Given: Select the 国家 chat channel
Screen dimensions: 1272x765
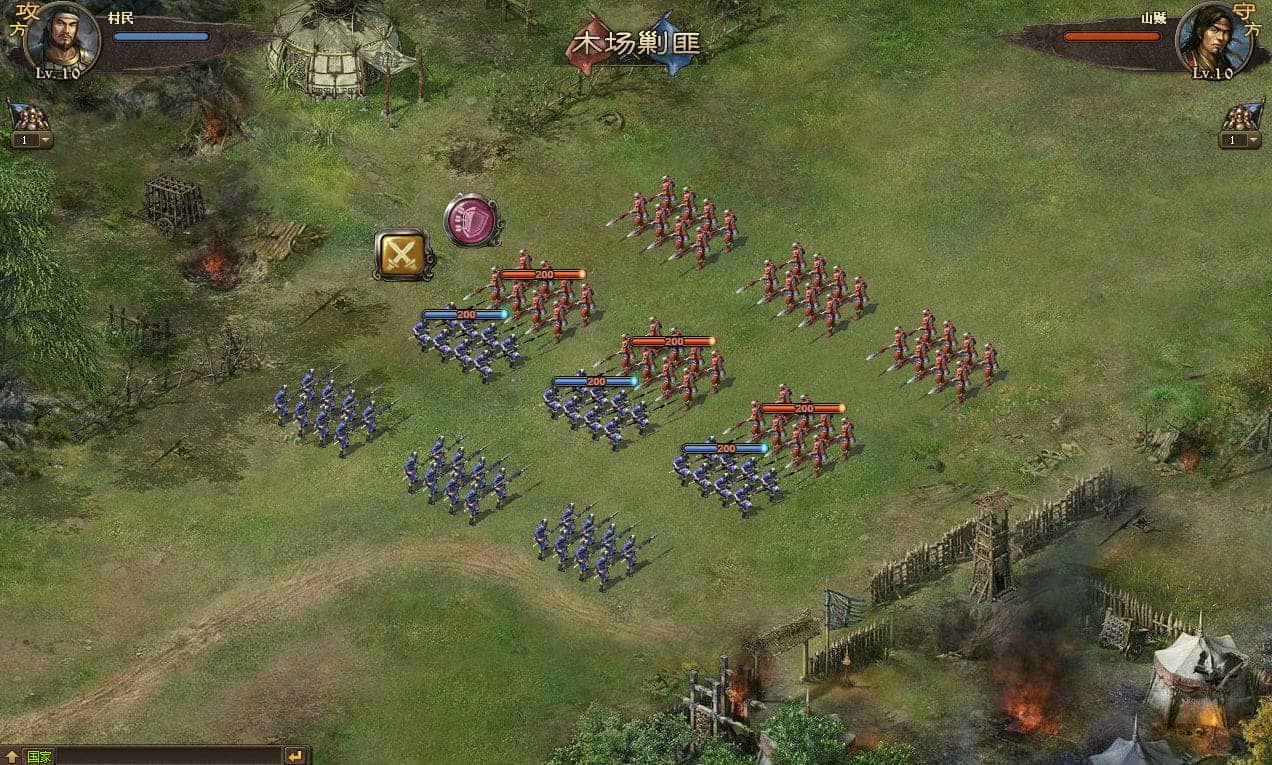Looking at the screenshot, I should coord(40,756).
